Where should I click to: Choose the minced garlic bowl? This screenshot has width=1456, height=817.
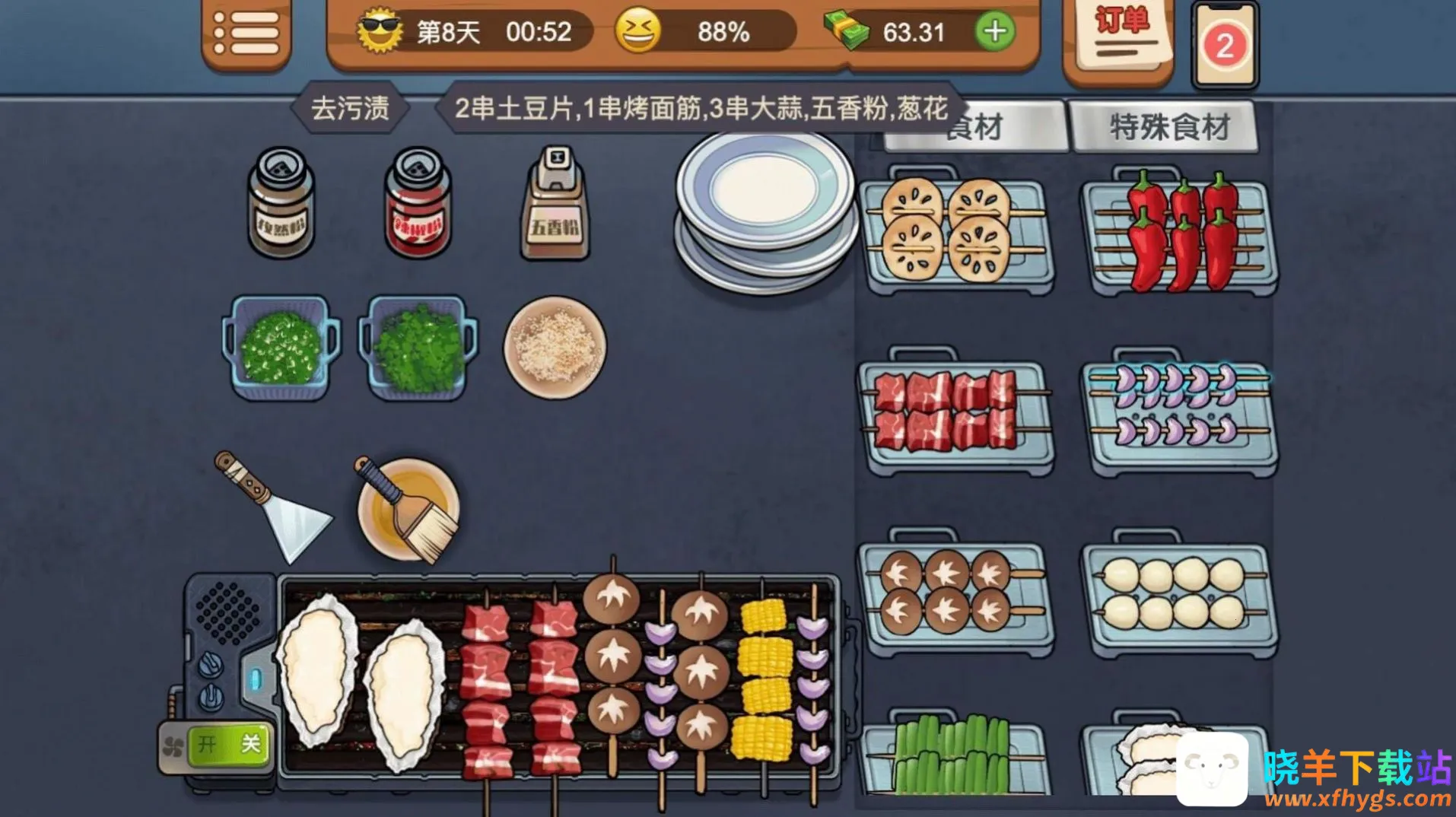click(555, 347)
